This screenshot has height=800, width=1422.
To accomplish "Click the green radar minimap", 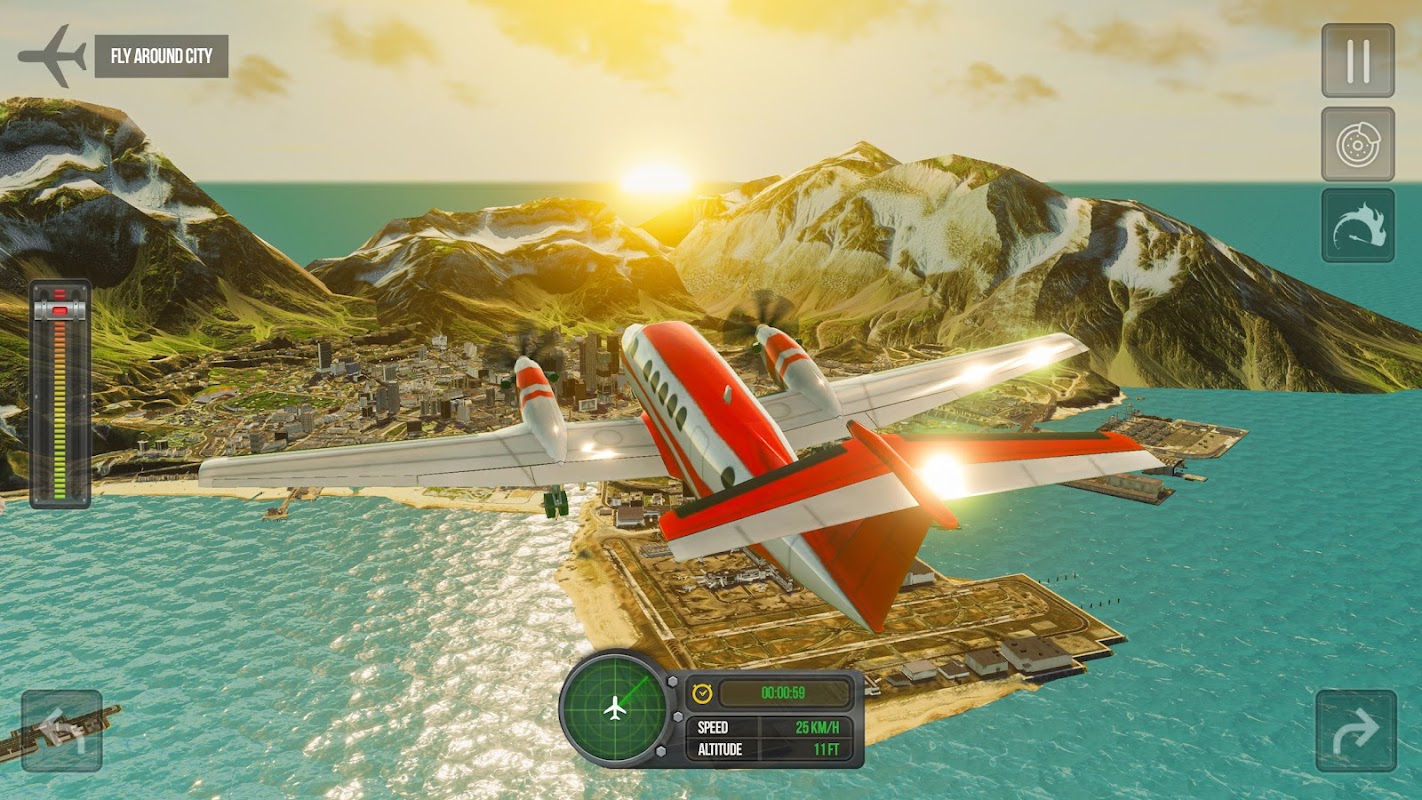I will tap(616, 709).
